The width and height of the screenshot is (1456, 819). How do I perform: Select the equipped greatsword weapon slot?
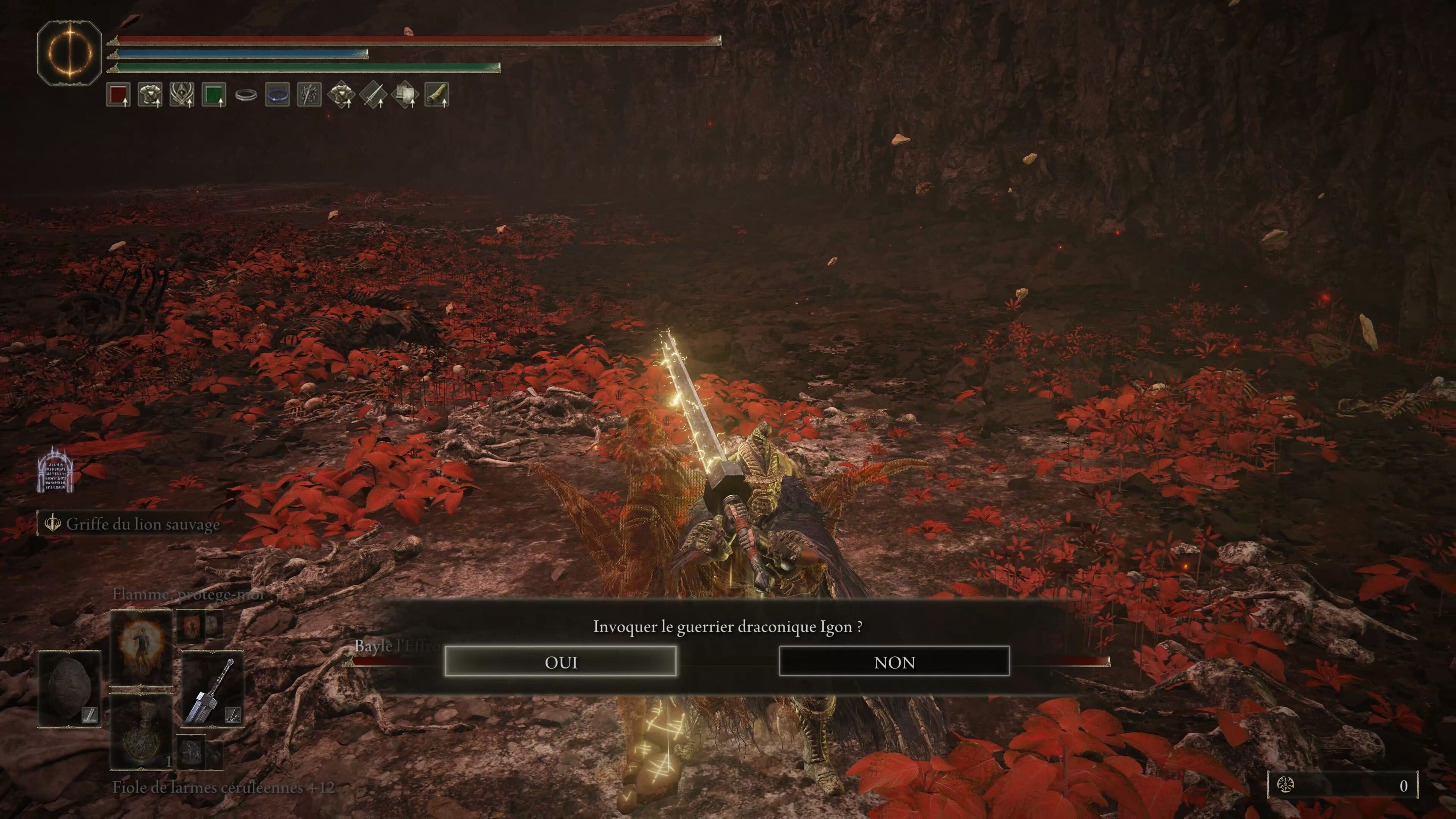click(213, 690)
